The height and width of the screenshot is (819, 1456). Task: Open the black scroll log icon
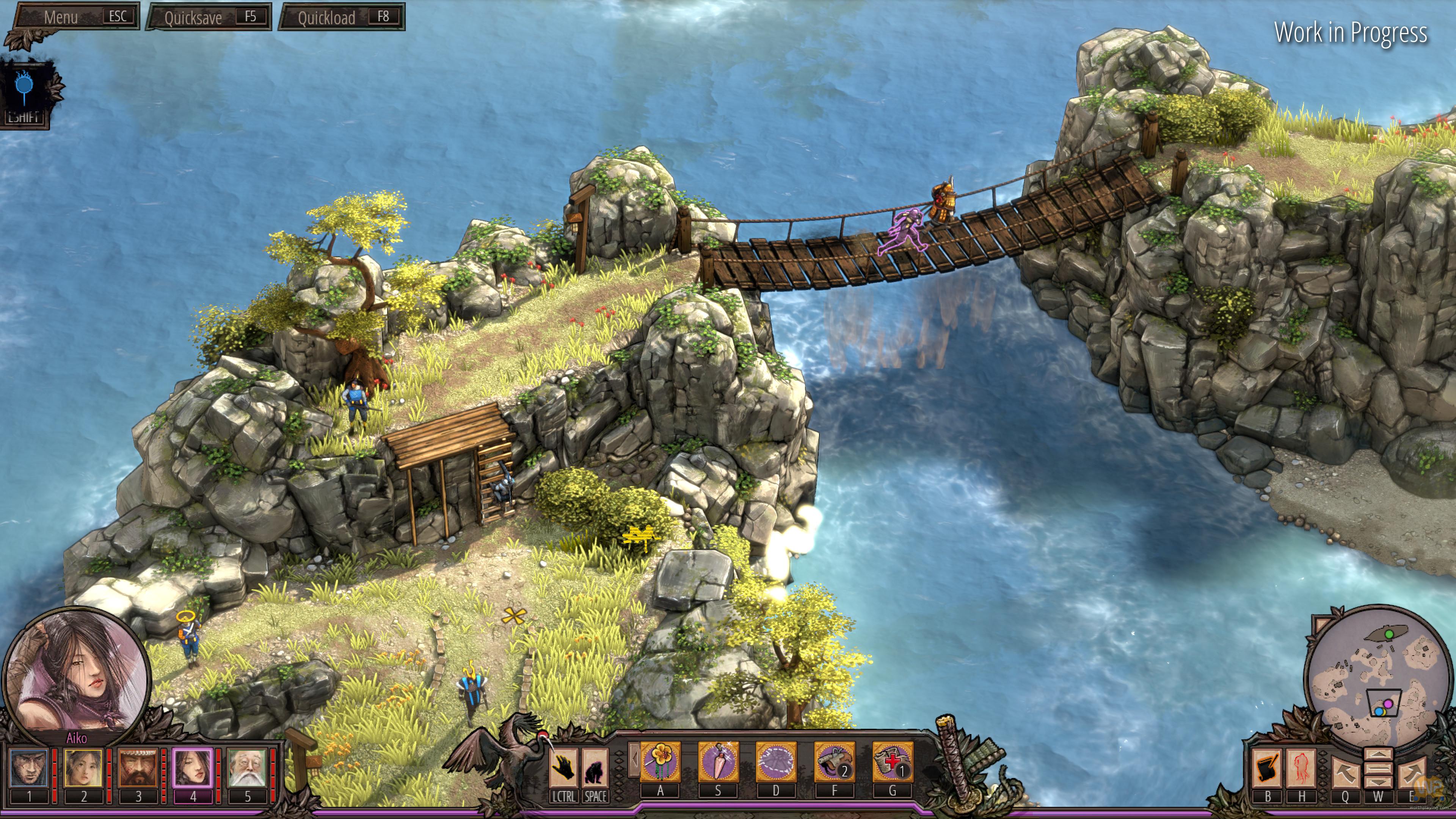(1267, 768)
